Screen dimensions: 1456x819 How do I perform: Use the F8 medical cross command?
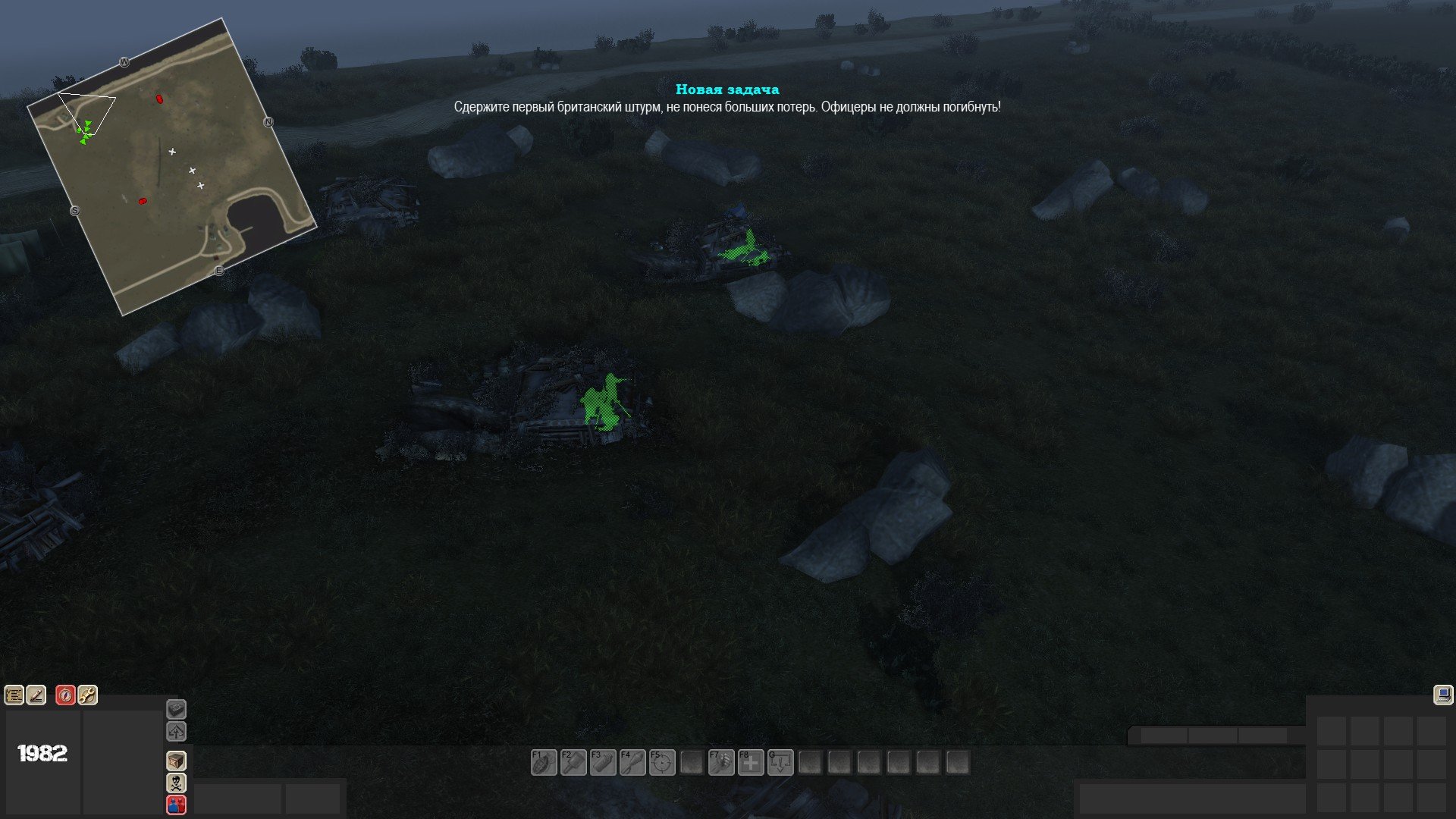751,762
